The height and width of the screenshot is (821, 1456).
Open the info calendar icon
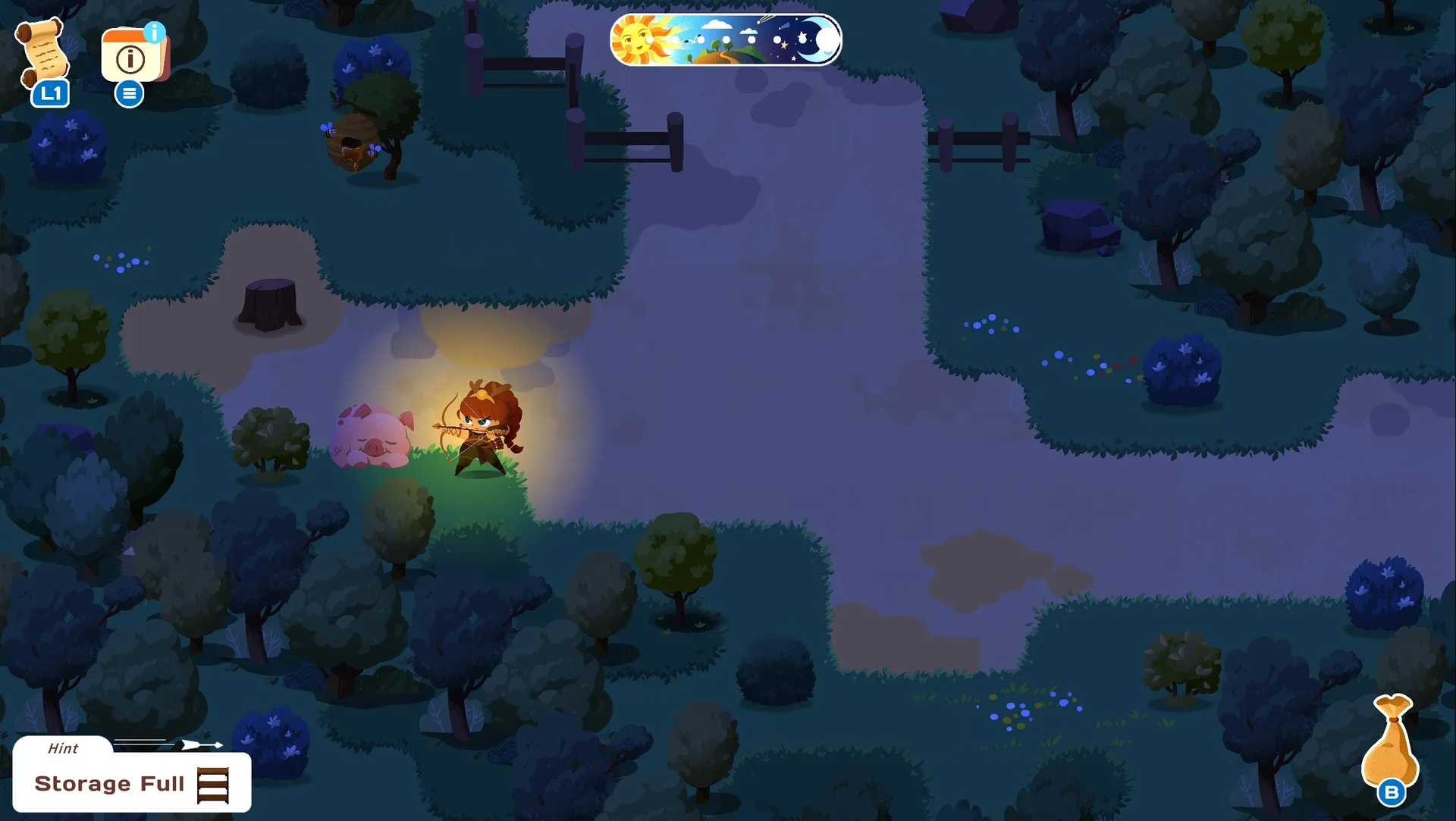133,55
